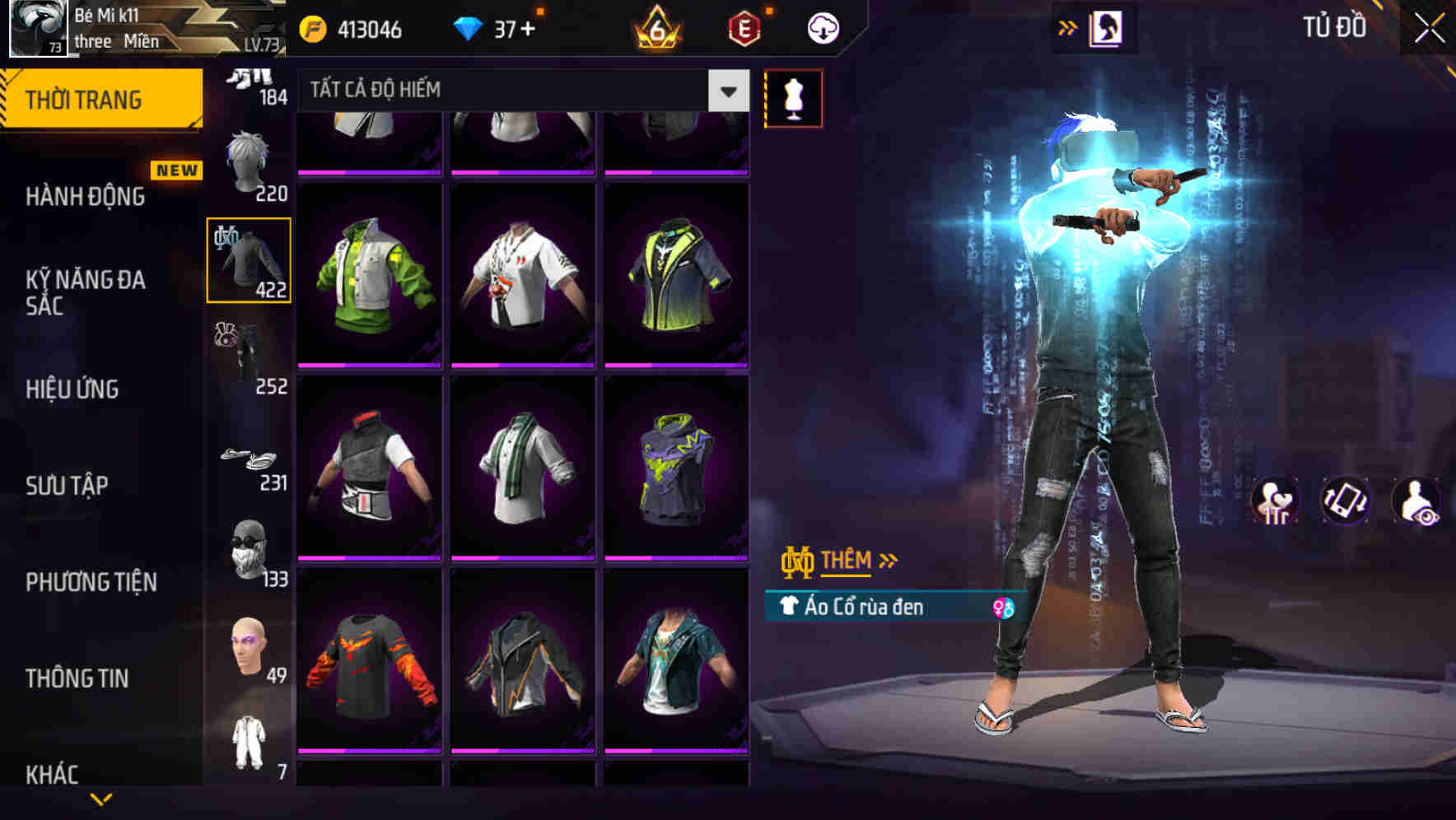Click the downward chevron below KHÁC
1456x820 pixels.
(101, 799)
